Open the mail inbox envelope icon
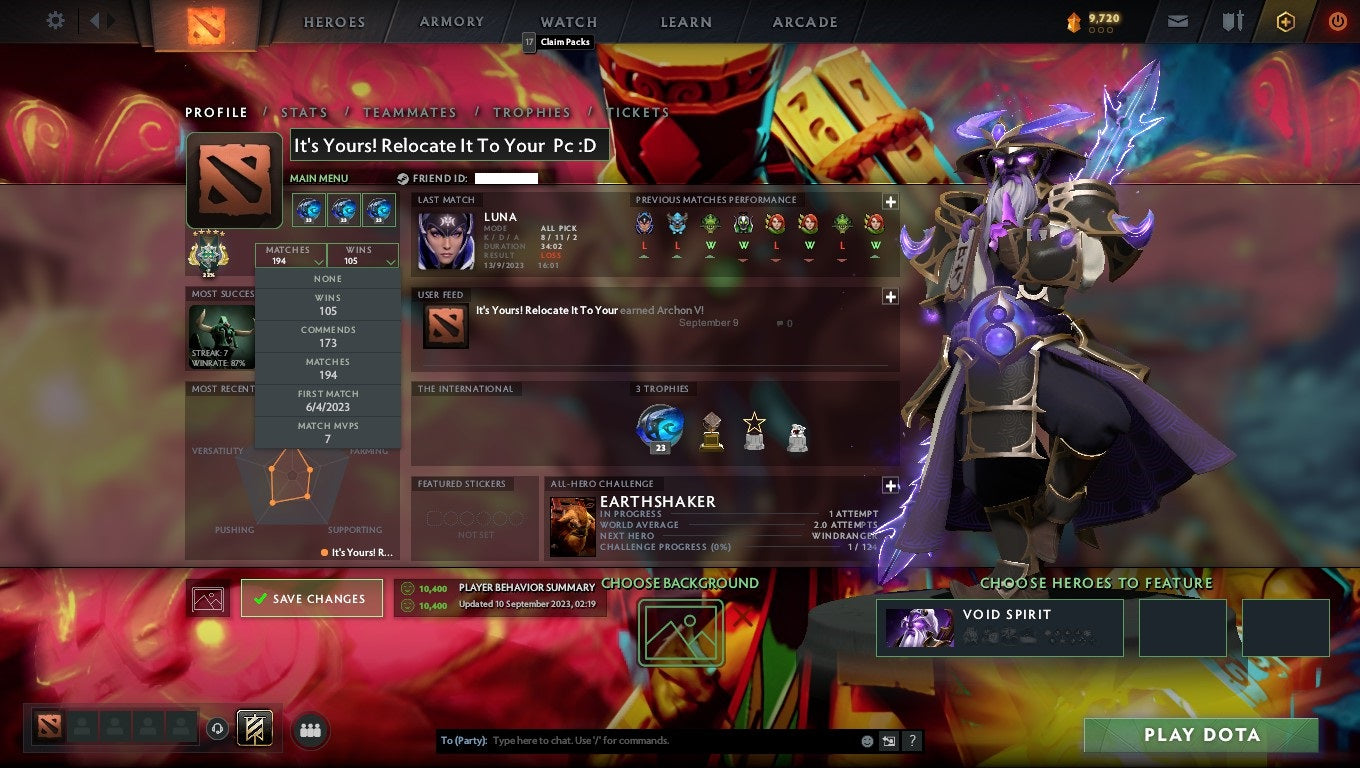This screenshot has width=1360, height=768. (1177, 21)
